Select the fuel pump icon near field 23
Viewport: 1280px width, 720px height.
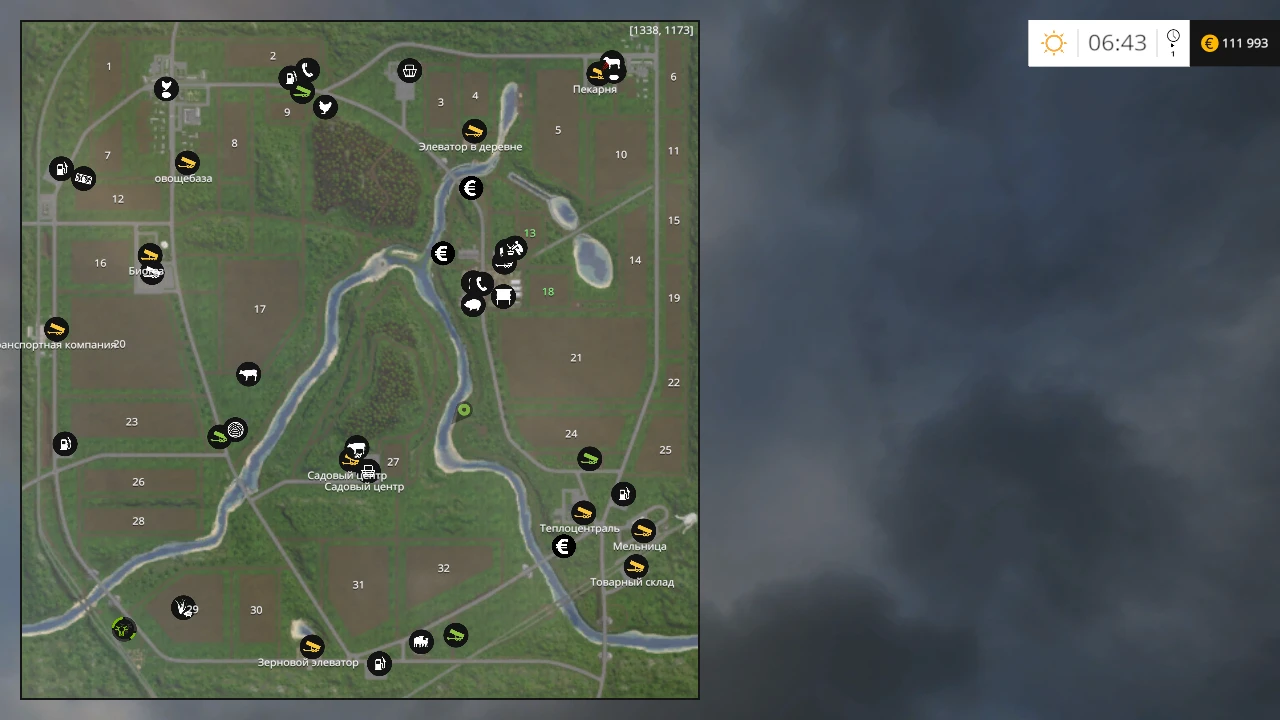[65, 443]
